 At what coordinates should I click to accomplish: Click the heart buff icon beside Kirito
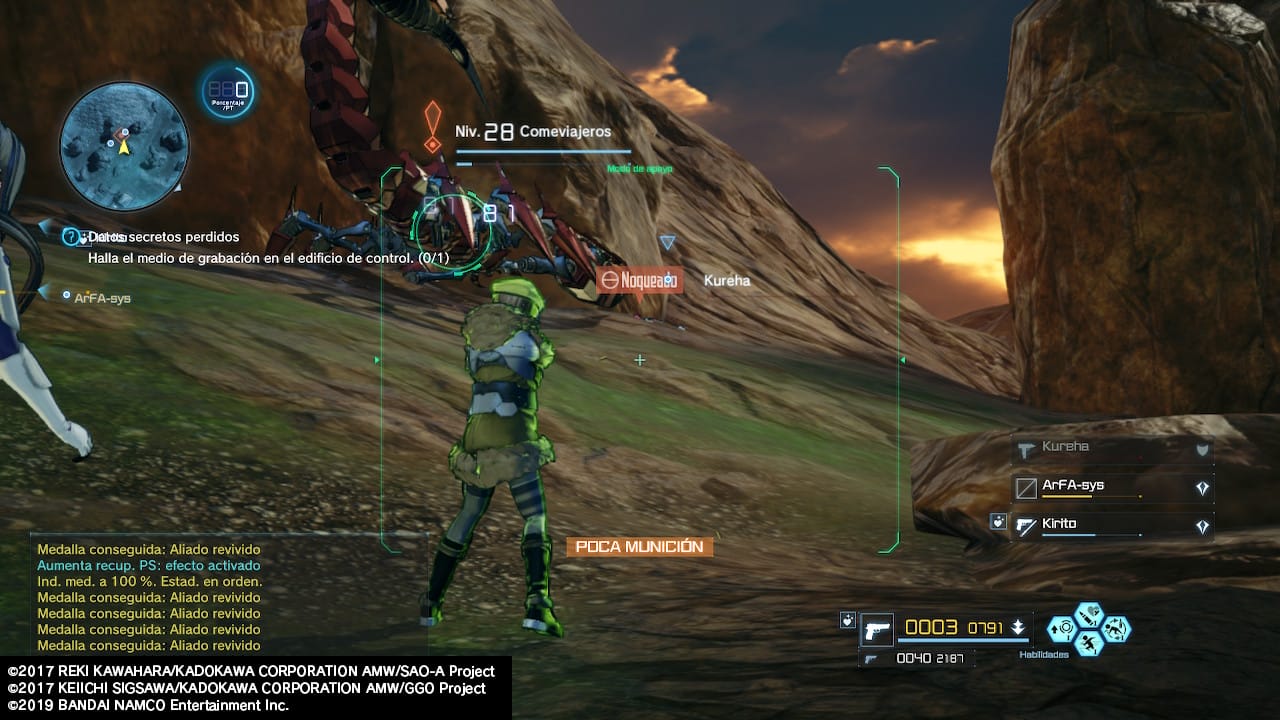[x=997, y=521]
